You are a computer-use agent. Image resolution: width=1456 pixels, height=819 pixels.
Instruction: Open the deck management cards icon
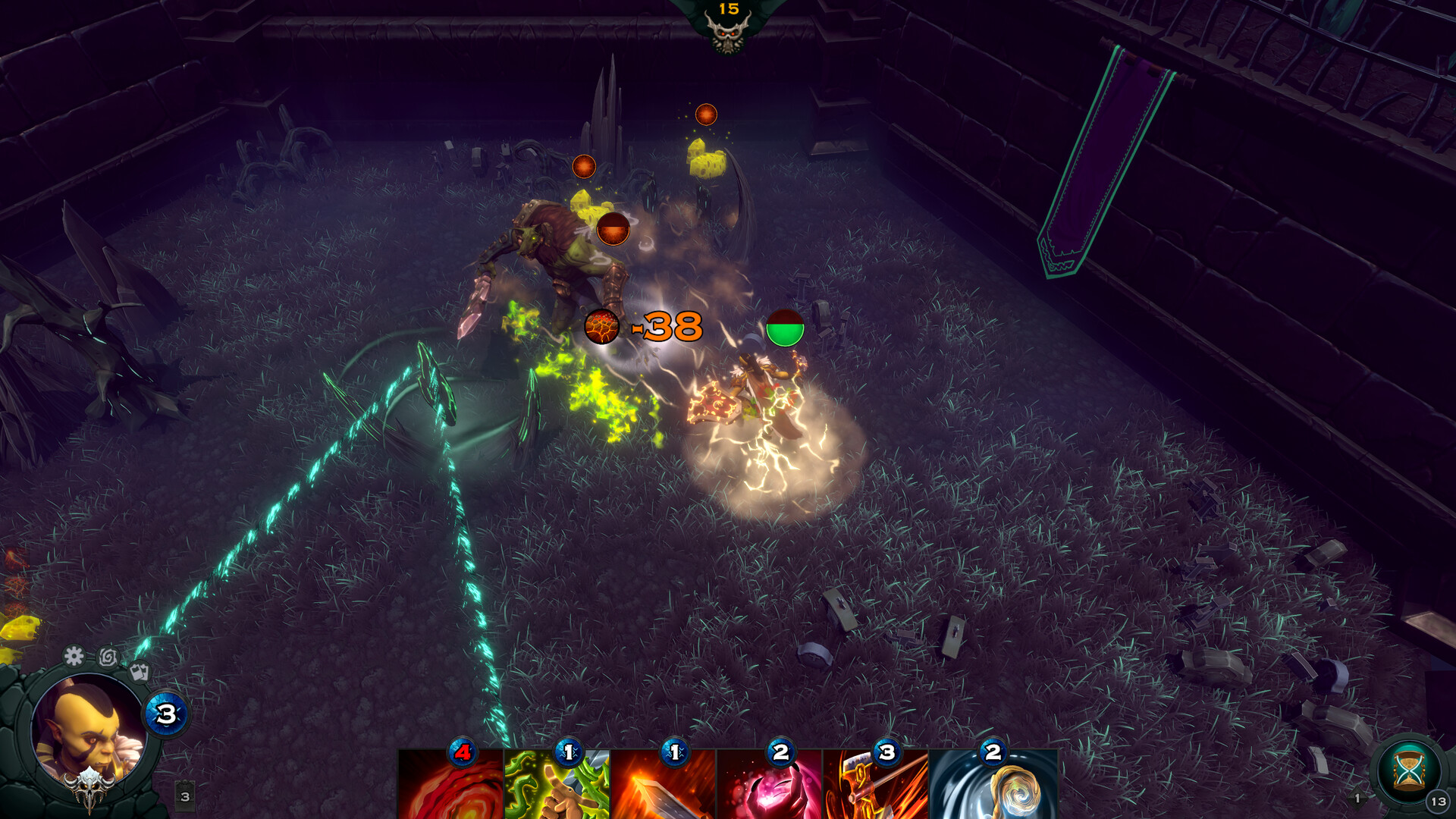(x=140, y=673)
